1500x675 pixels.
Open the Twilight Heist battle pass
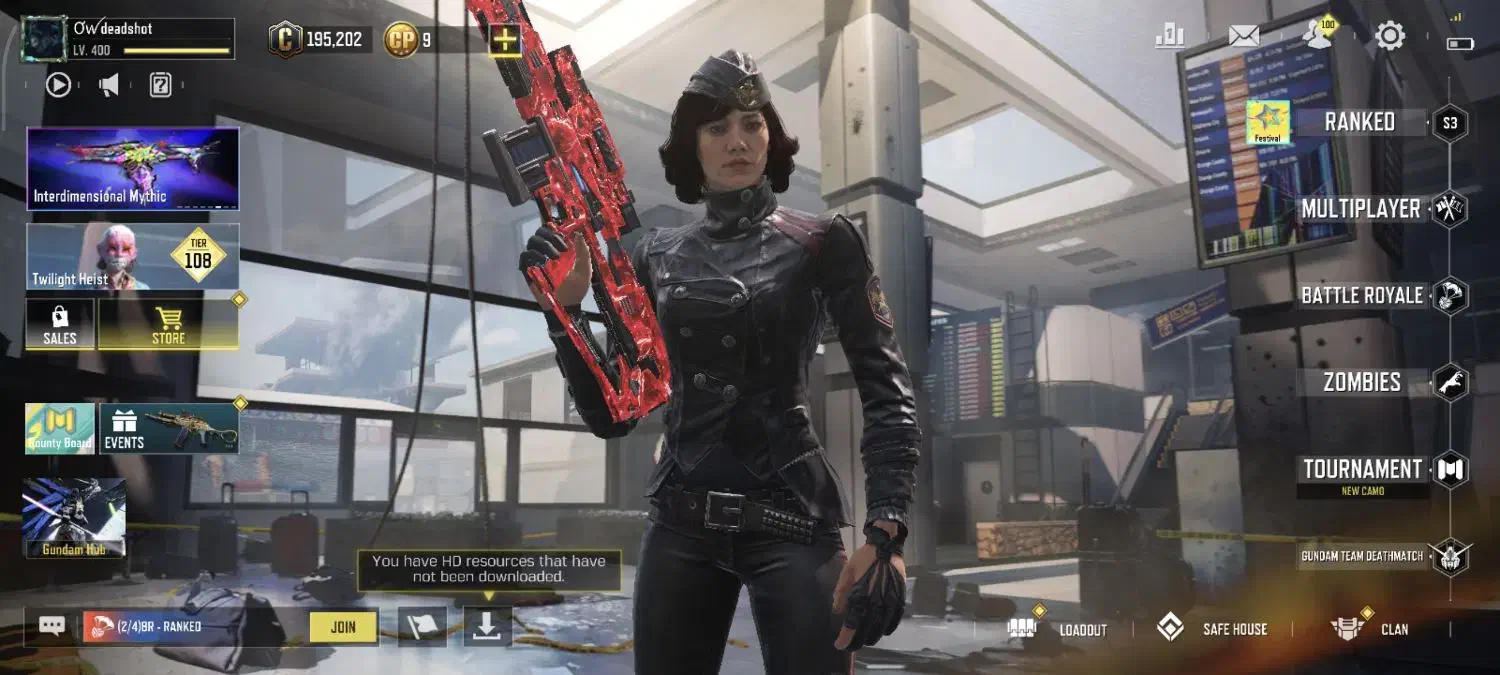tap(133, 257)
